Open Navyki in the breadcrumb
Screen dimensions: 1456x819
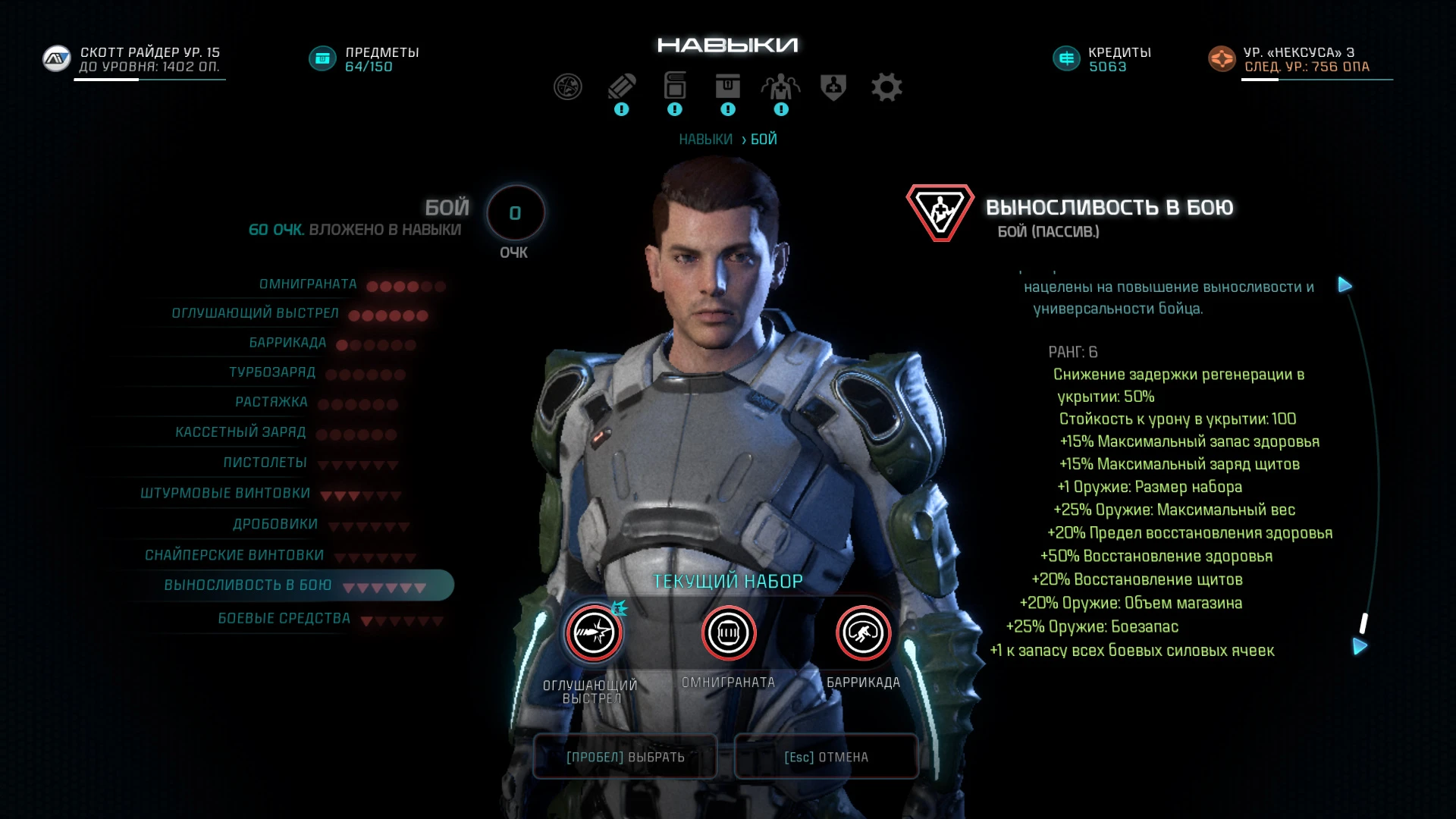(x=707, y=139)
